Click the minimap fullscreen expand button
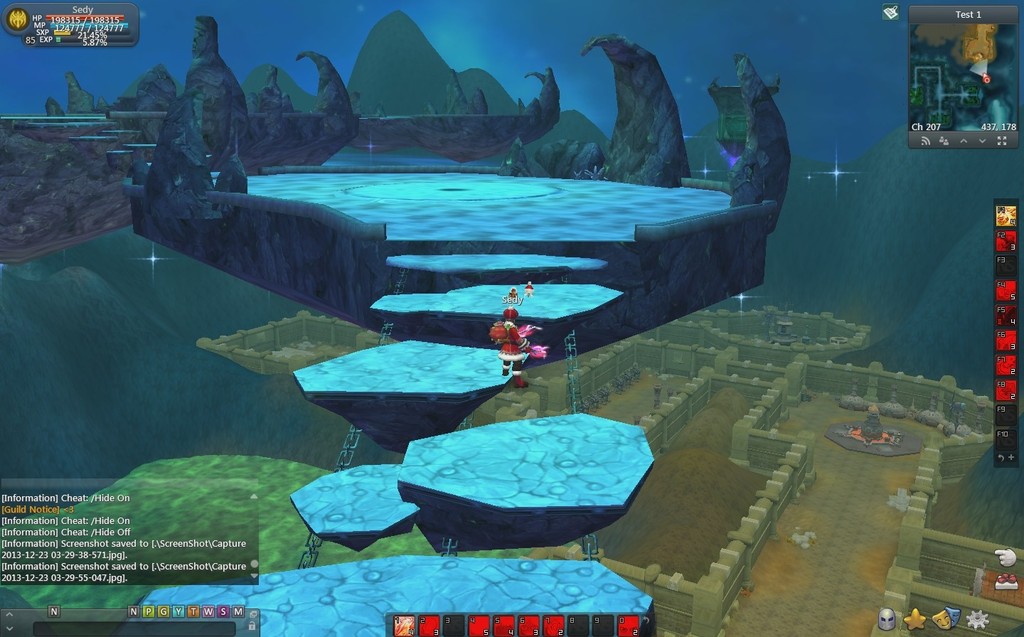 point(1002,142)
